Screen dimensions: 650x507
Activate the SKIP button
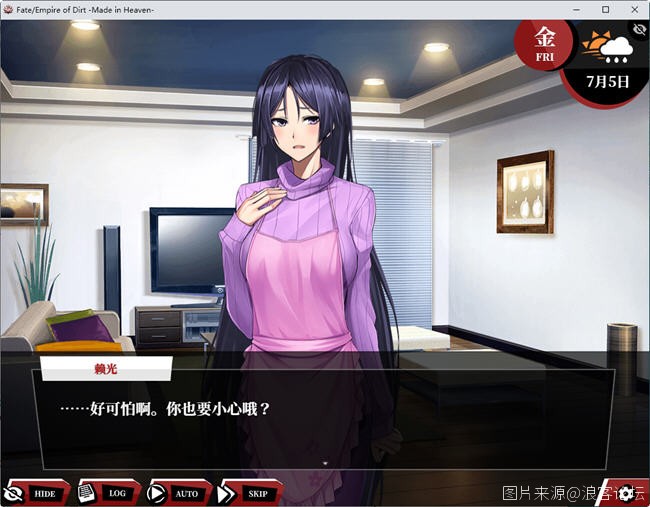coord(249,493)
